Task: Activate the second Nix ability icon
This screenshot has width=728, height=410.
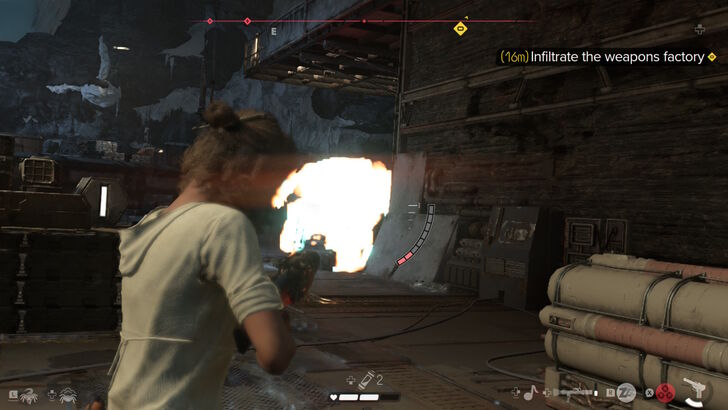Action: tap(69, 395)
